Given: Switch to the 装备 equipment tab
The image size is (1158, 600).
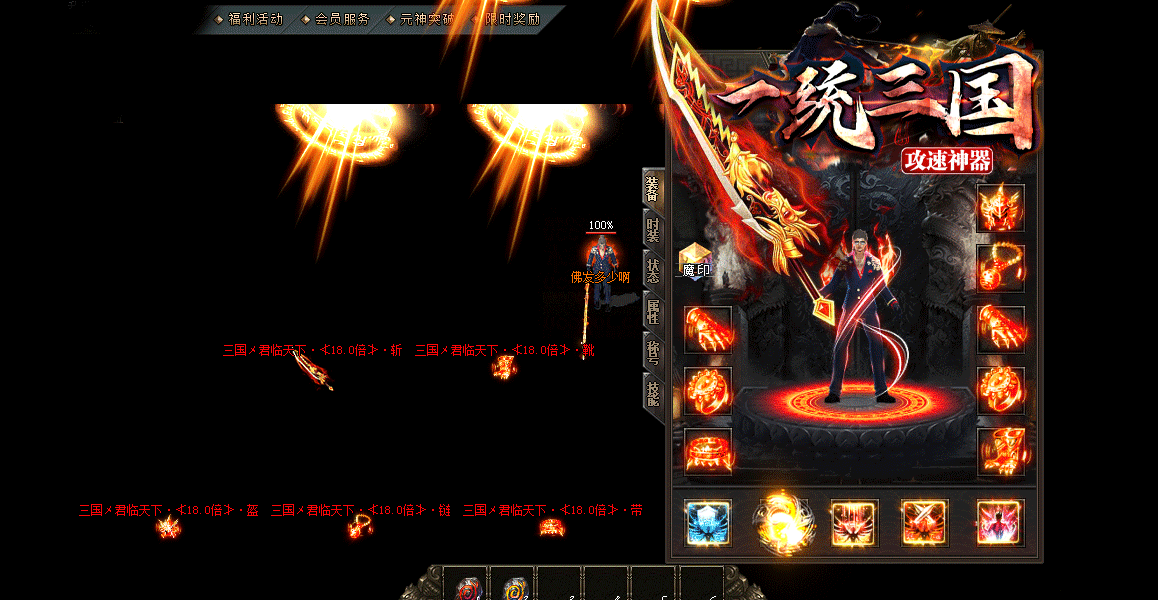Looking at the screenshot, I should 652,189.
